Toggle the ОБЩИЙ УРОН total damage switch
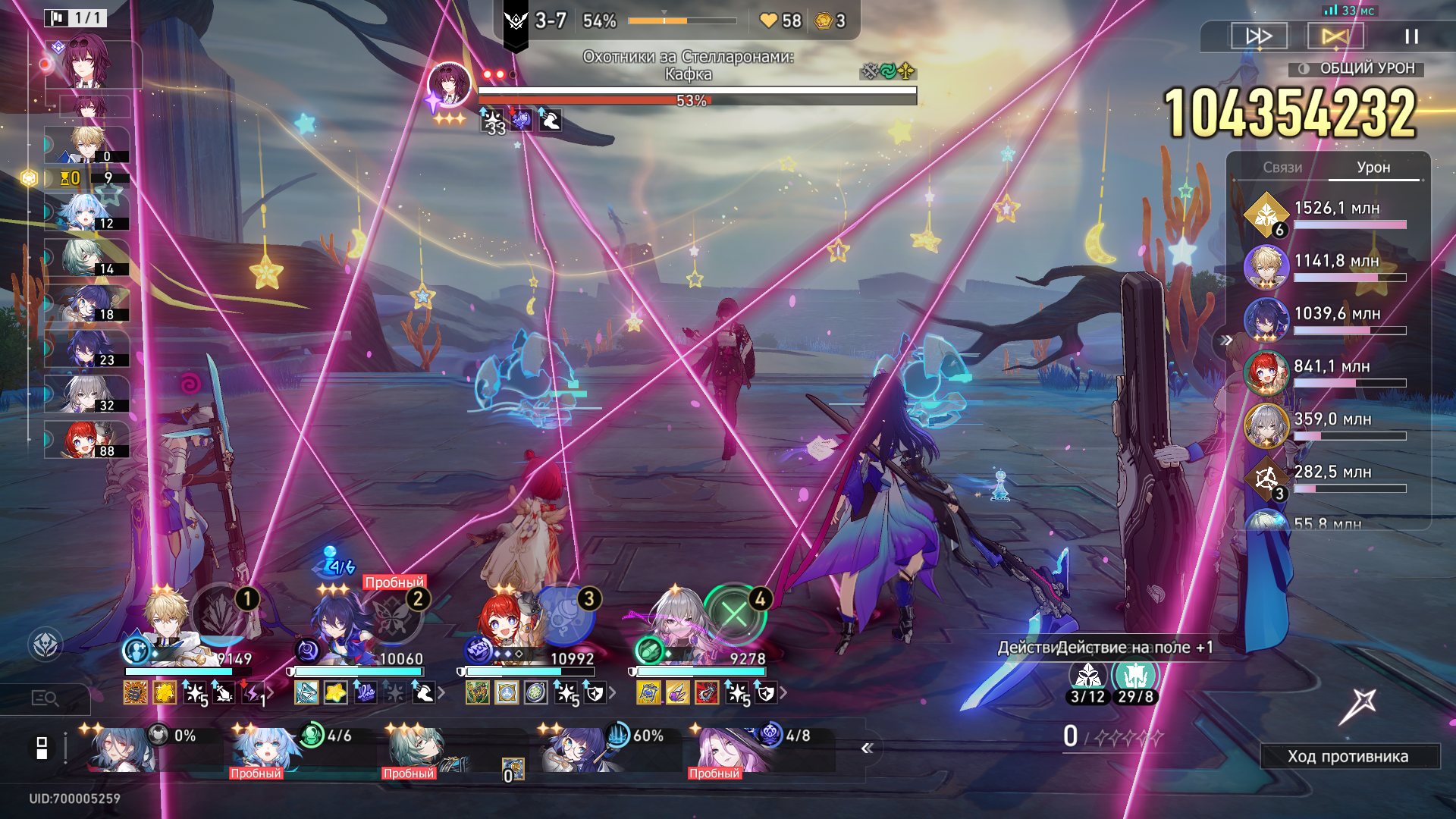 click(x=1304, y=69)
